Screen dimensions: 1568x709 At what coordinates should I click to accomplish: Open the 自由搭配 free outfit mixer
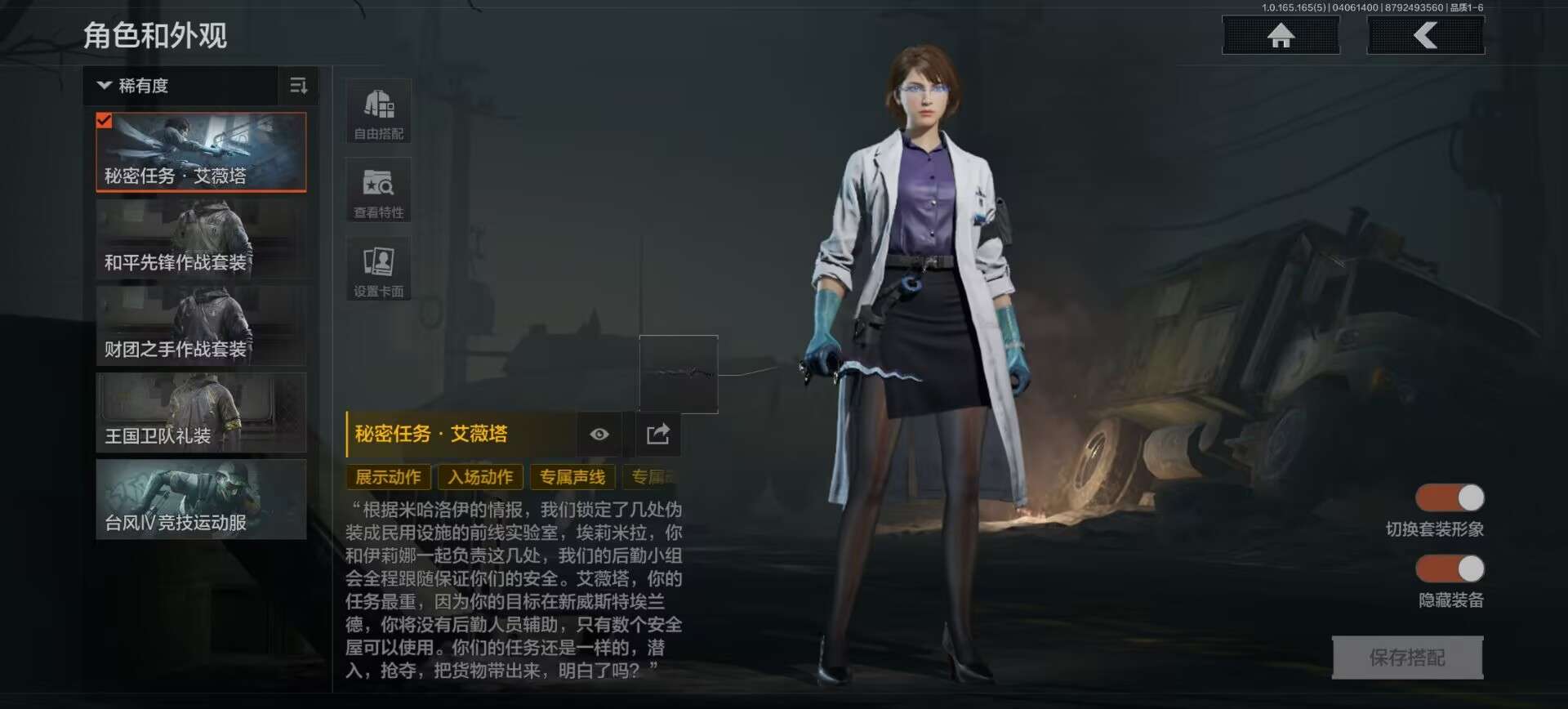tap(378, 110)
